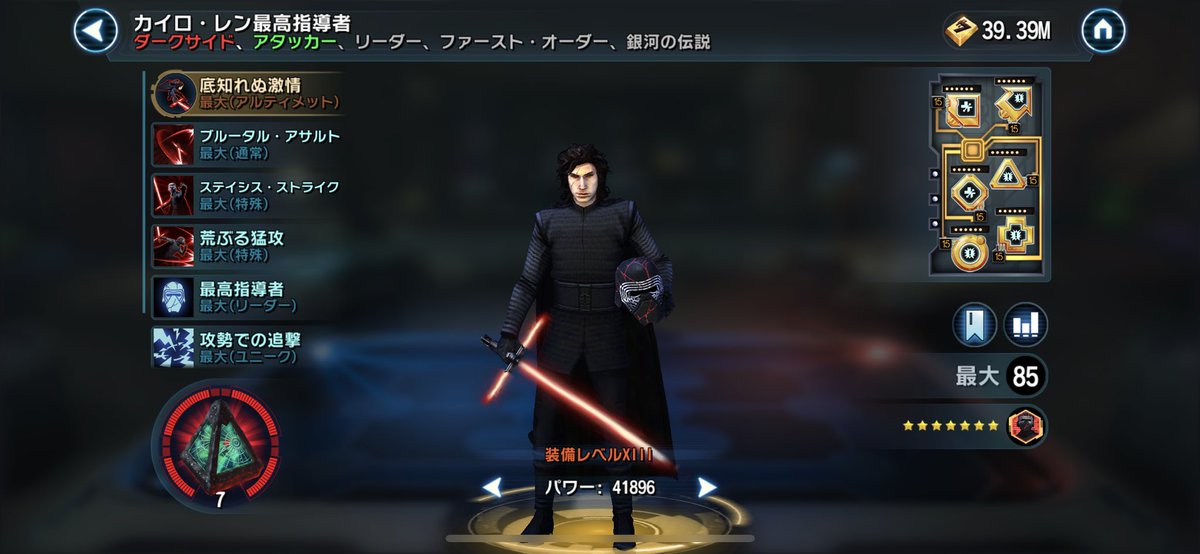Viewport: 1200px width, 554px height.
Task: Tap the character shard icon beside stars
Action: (1026, 425)
